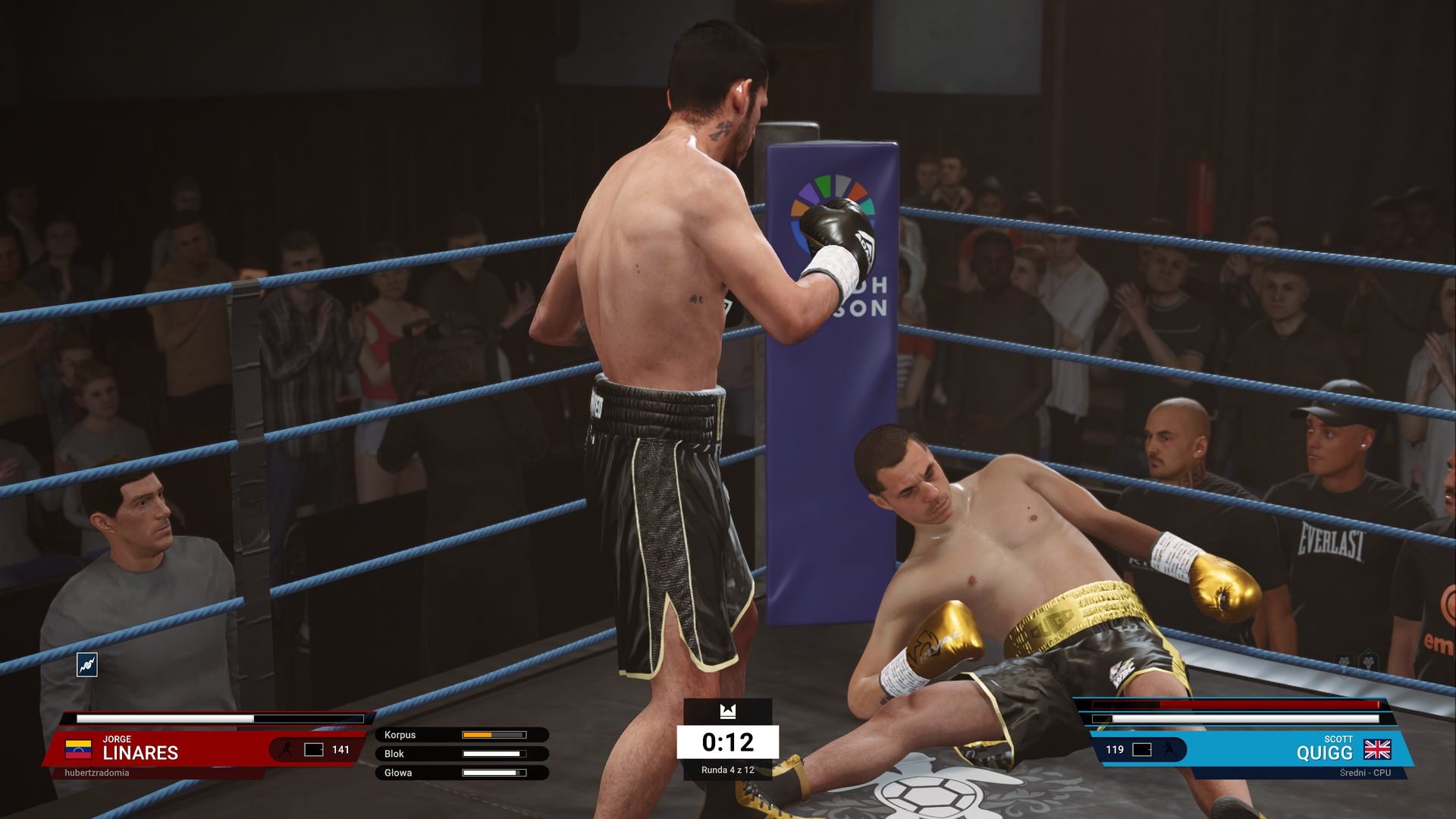The image size is (1456, 819).
Task: Click the British flag beside Quigg
Action: tap(1377, 750)
